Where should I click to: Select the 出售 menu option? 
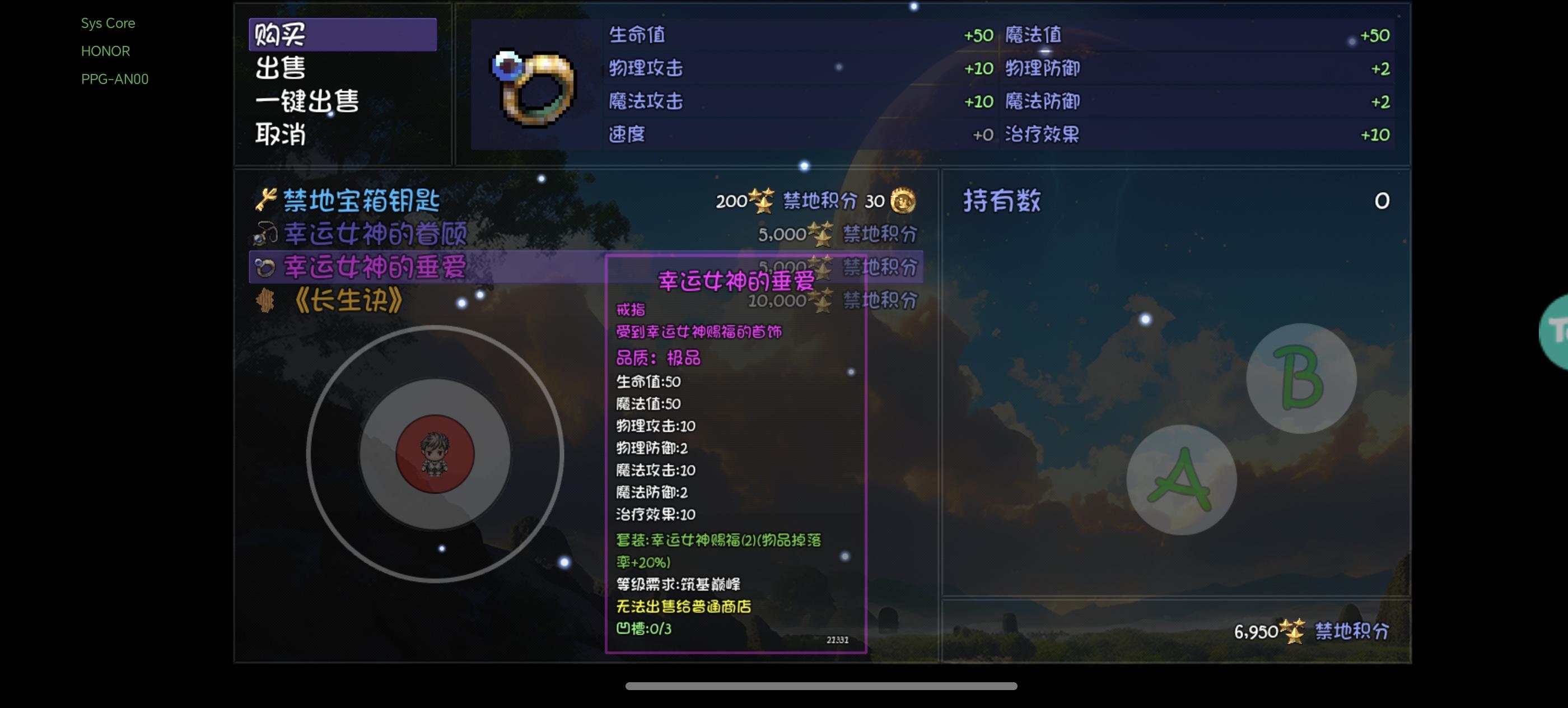[x=281, y=69]
